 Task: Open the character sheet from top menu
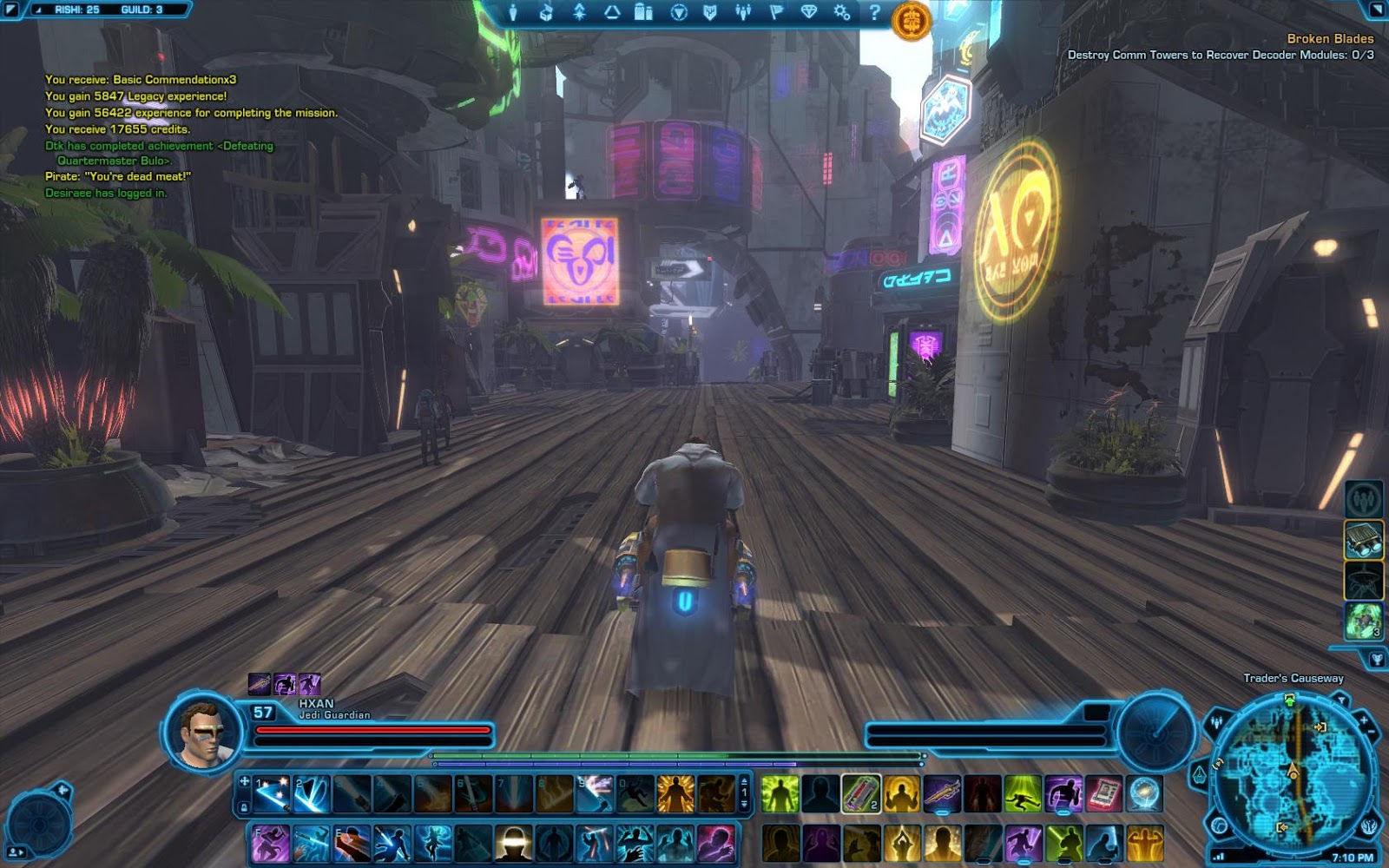513,12
